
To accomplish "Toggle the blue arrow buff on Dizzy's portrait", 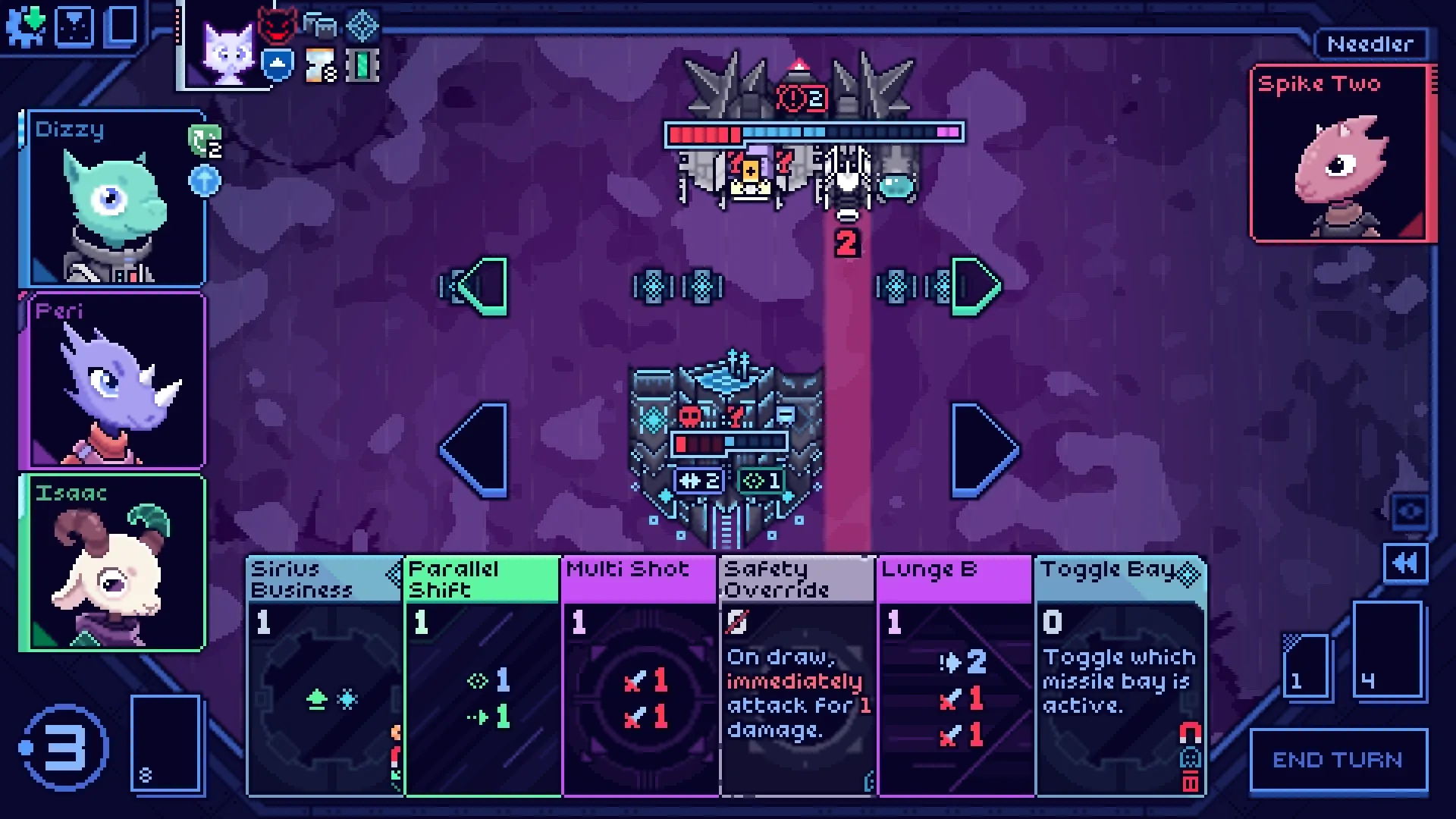I will [203, 180].
